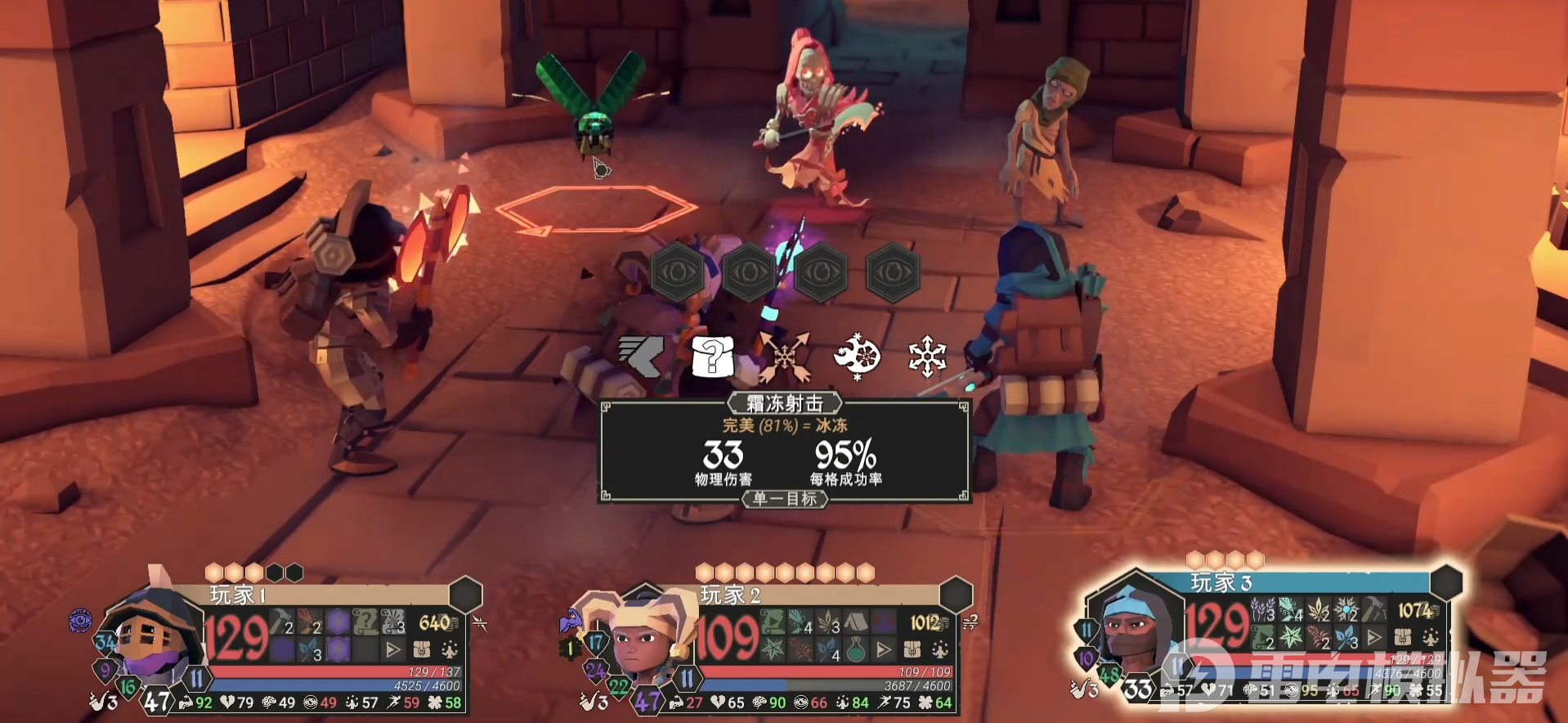The height and width of the screenshot is (723, 1568).
Task: Open the question-mark item bag action
Action: (x=712, y=357)
